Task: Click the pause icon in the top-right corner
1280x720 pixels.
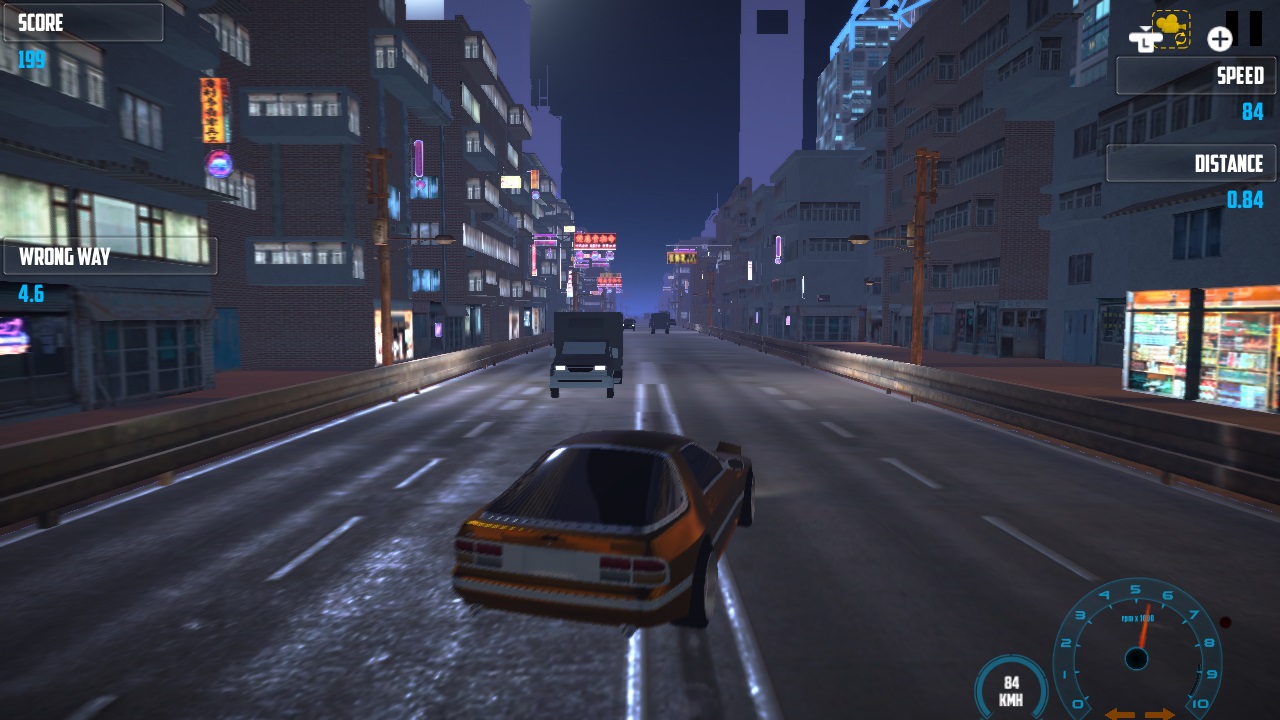Action: (1245, 30)
